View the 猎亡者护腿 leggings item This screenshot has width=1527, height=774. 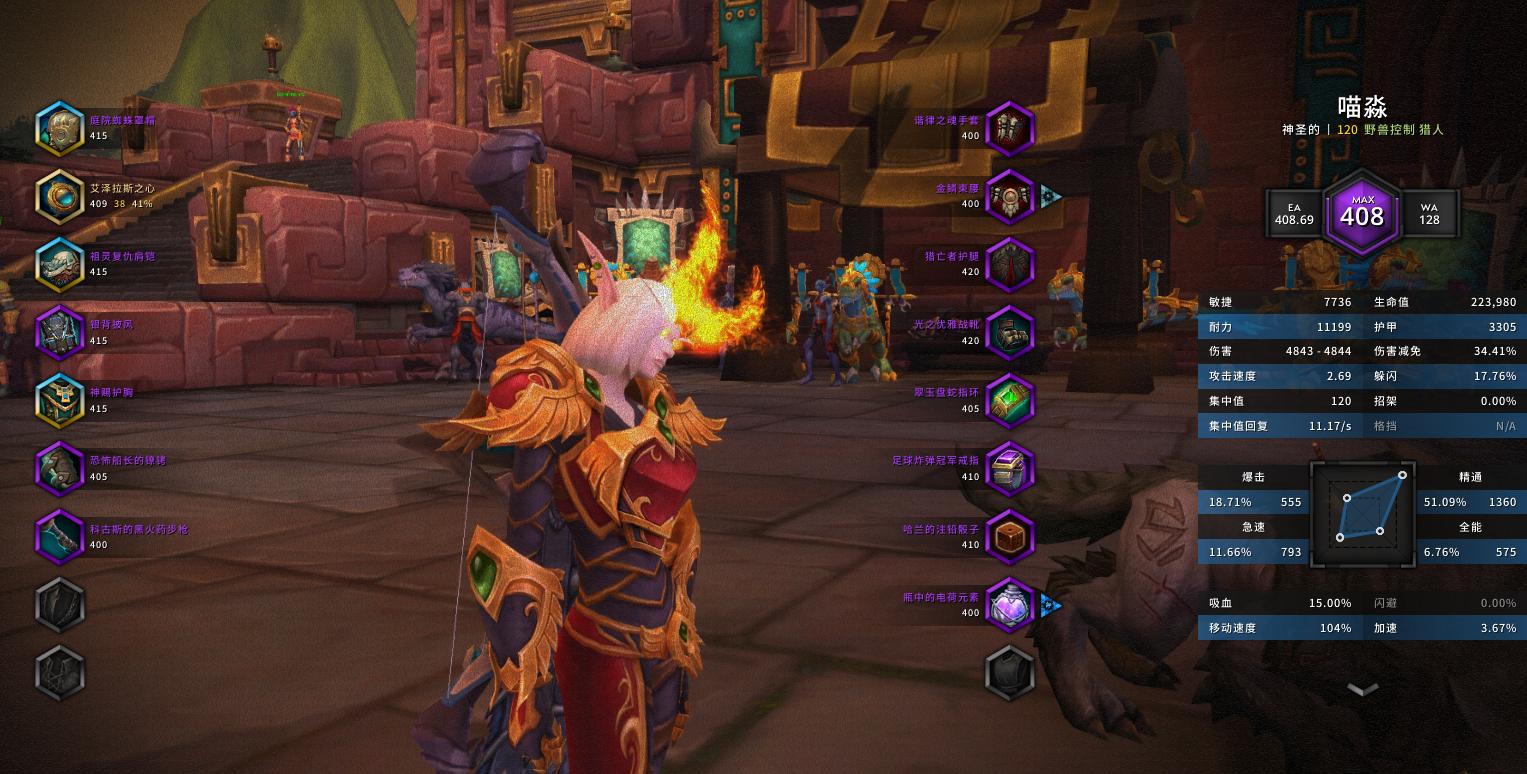click(x=1009, y=264)
